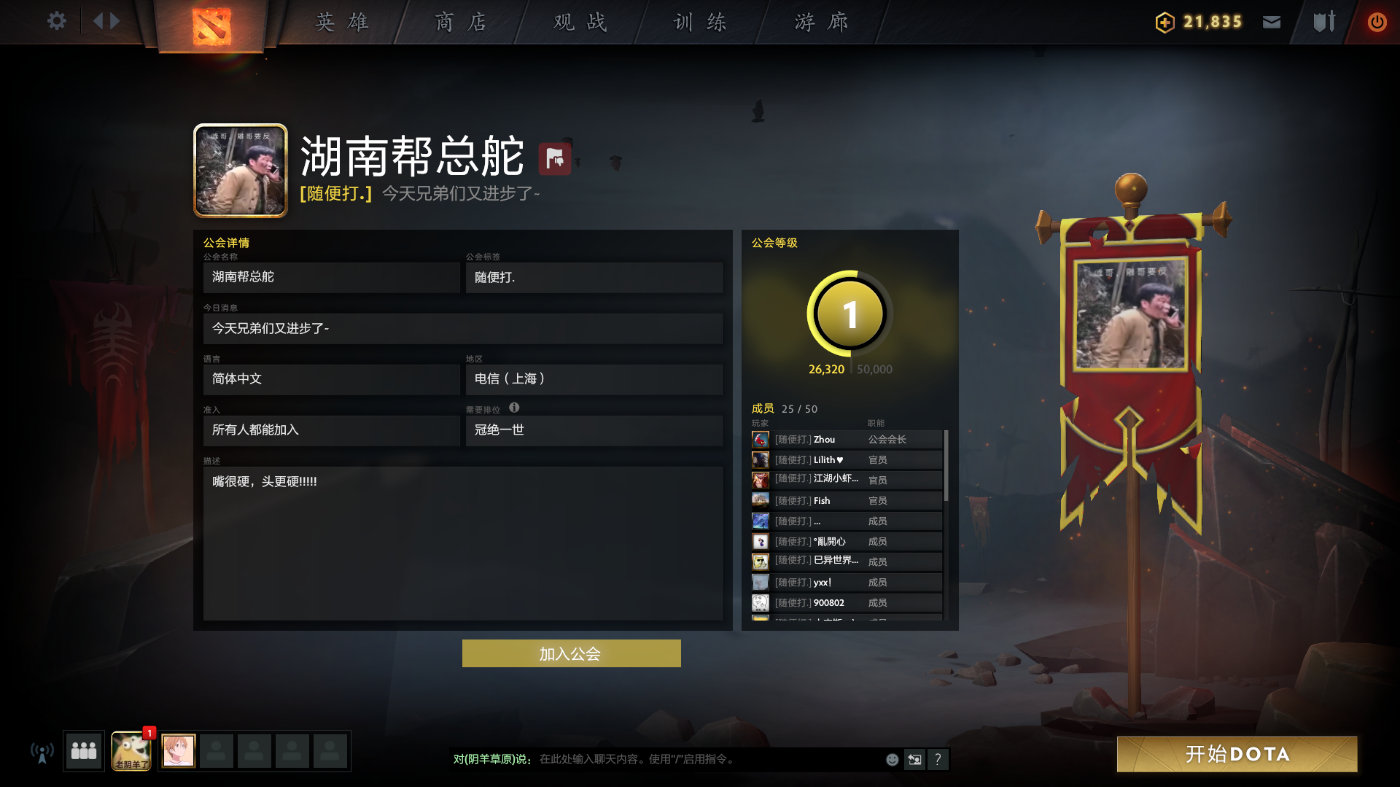Open the Dota 2 home logo
This screenshot has width=1400, height=787.
[213, 23]
